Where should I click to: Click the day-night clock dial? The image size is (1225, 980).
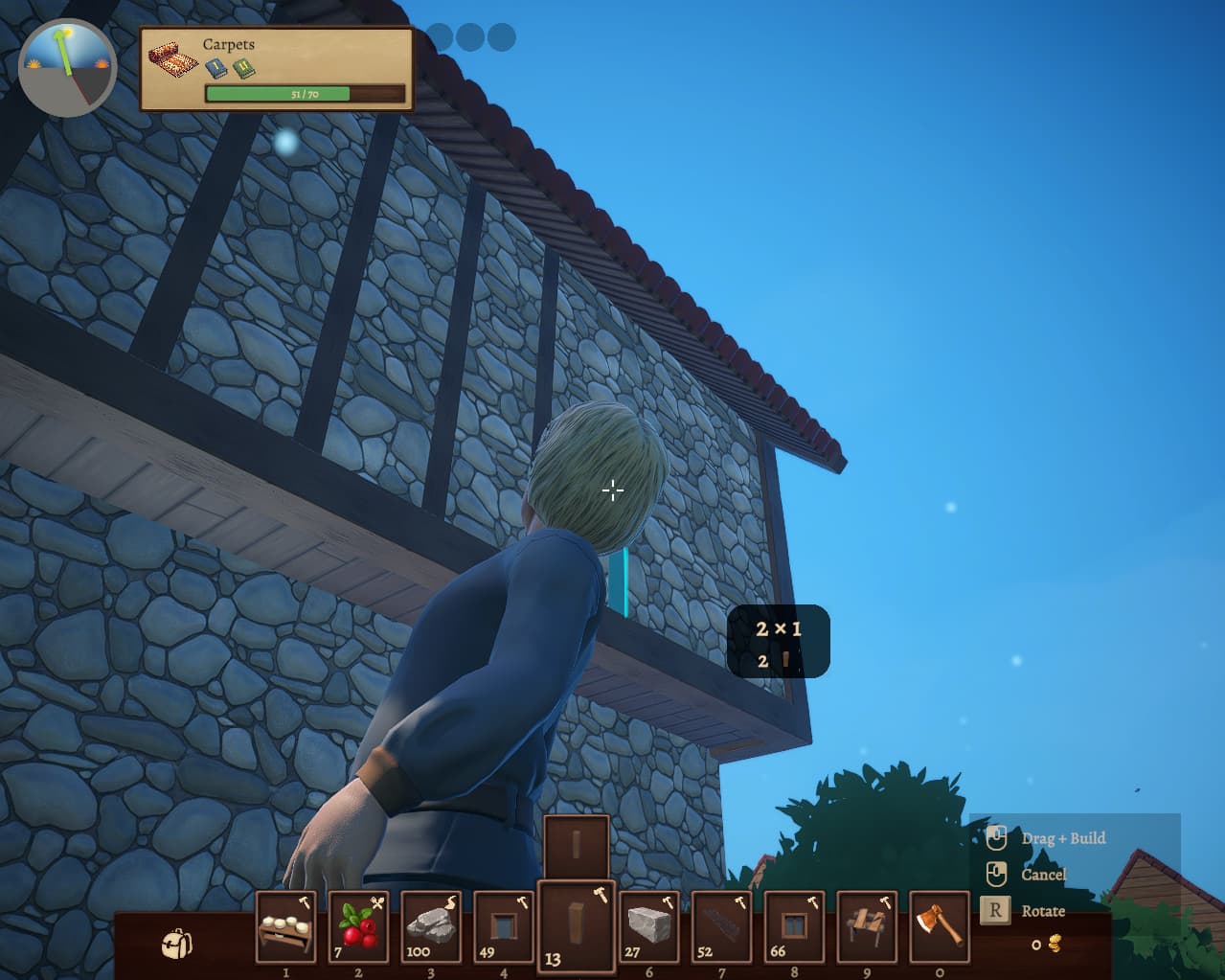coord(67,68)
